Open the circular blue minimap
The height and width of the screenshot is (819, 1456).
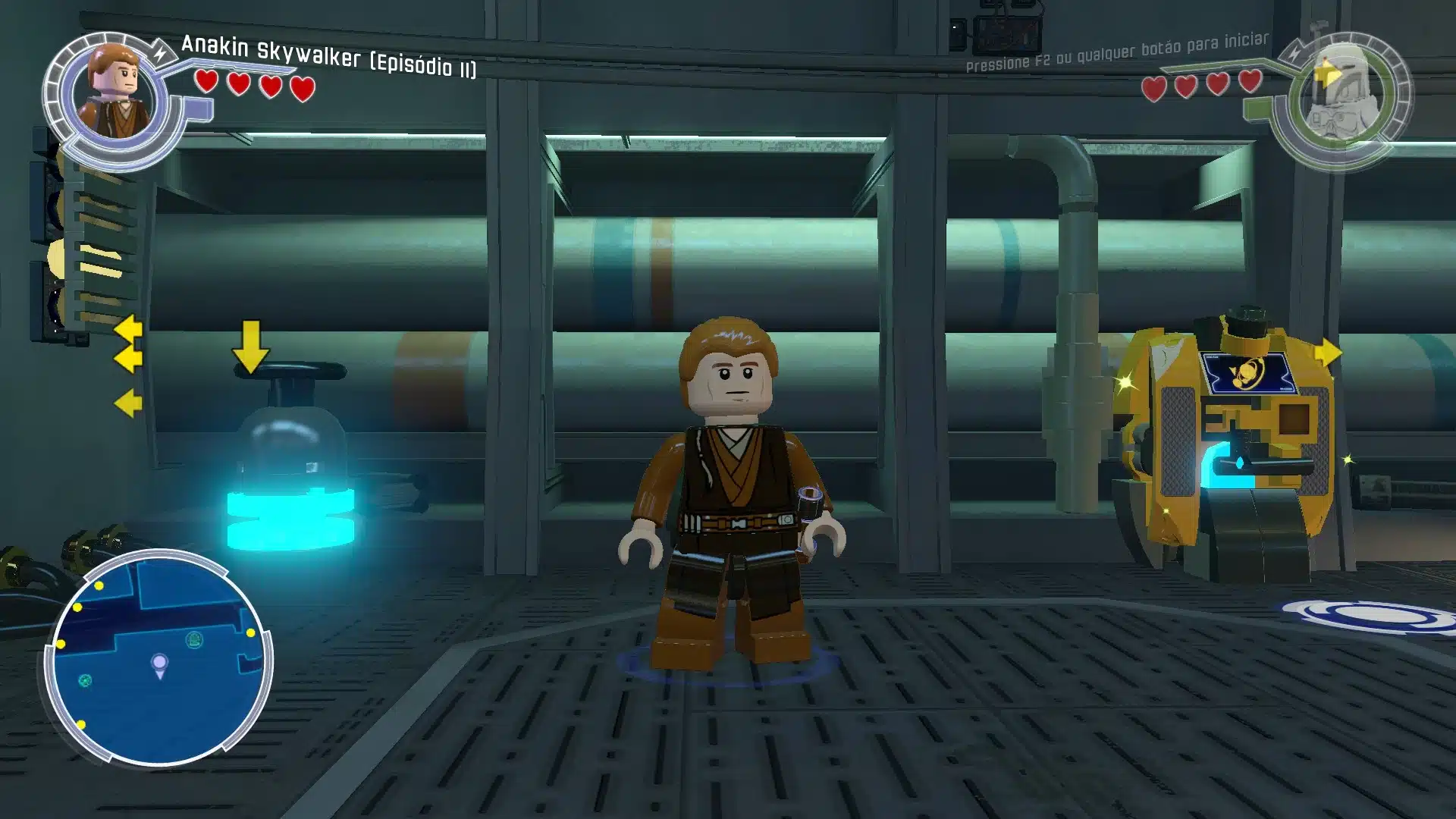point(158,658)
